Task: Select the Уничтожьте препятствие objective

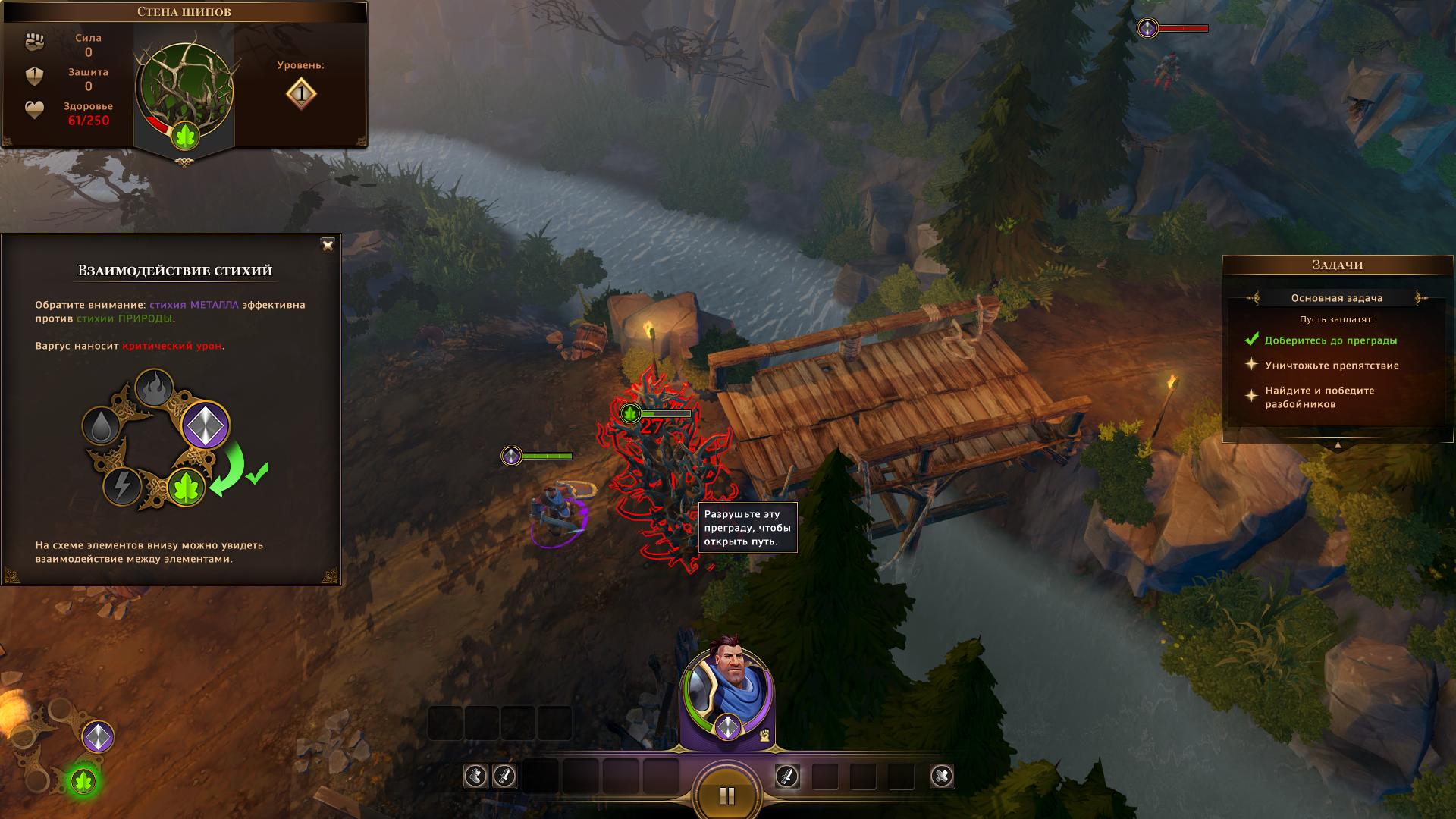Action: 1332,366
